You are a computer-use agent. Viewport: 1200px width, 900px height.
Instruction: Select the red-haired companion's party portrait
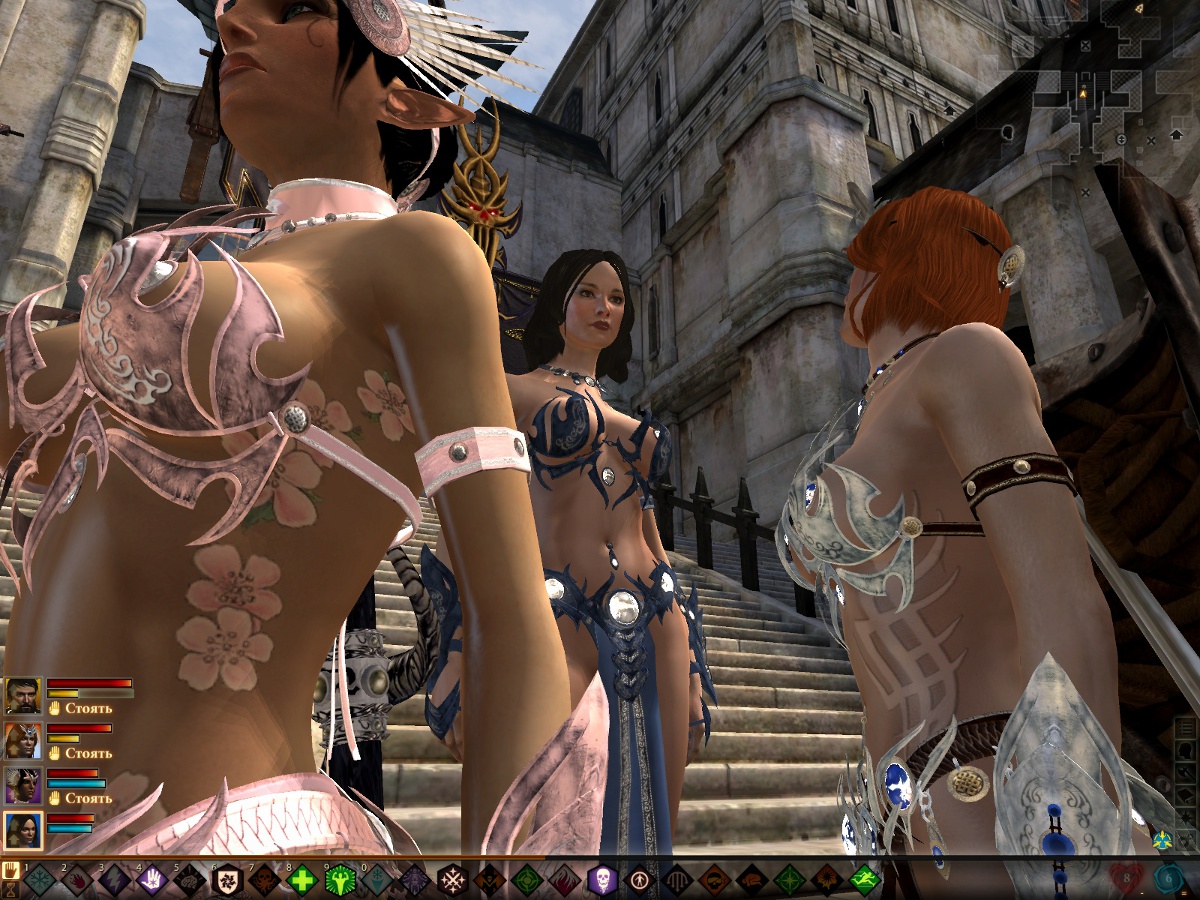pos(22,740)
